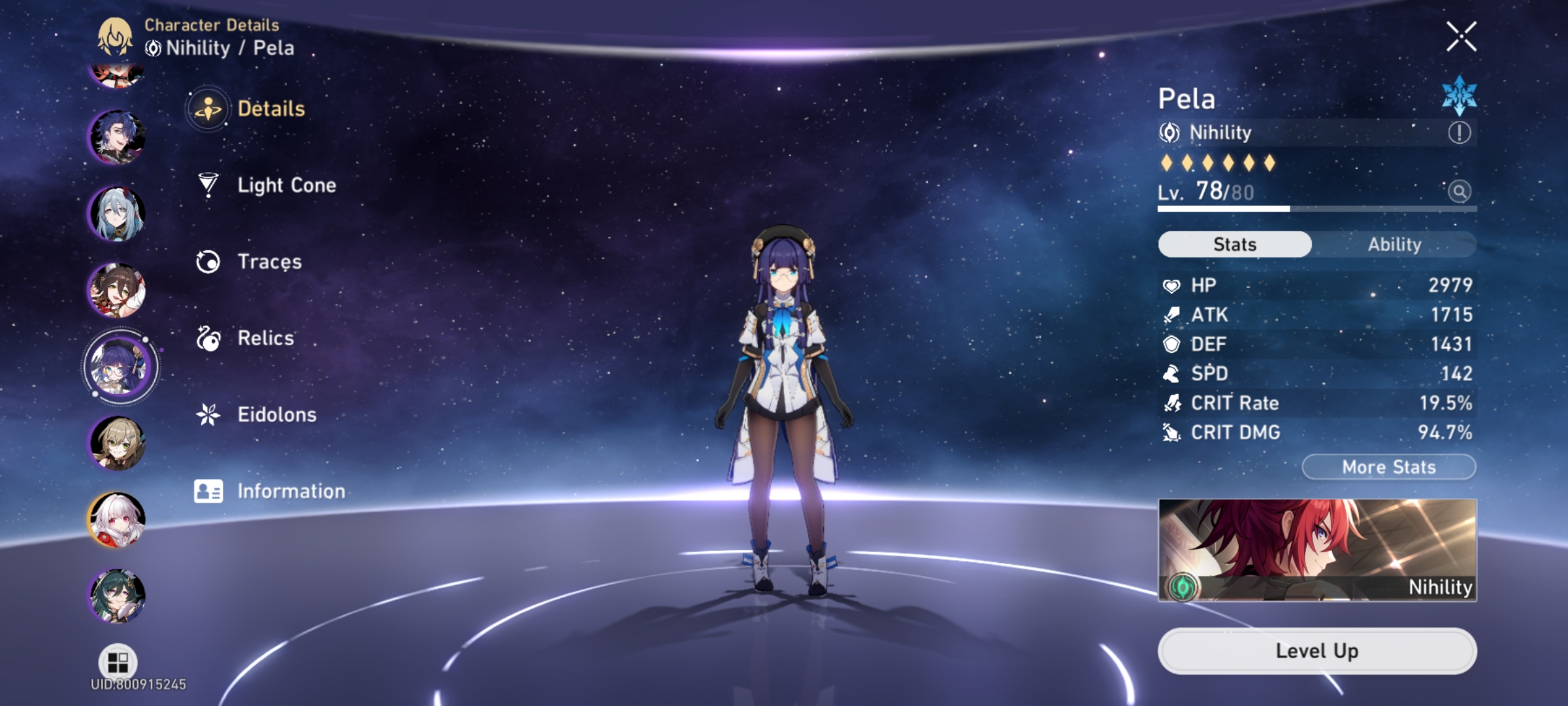Select the Information card icon

pos(208,490)
